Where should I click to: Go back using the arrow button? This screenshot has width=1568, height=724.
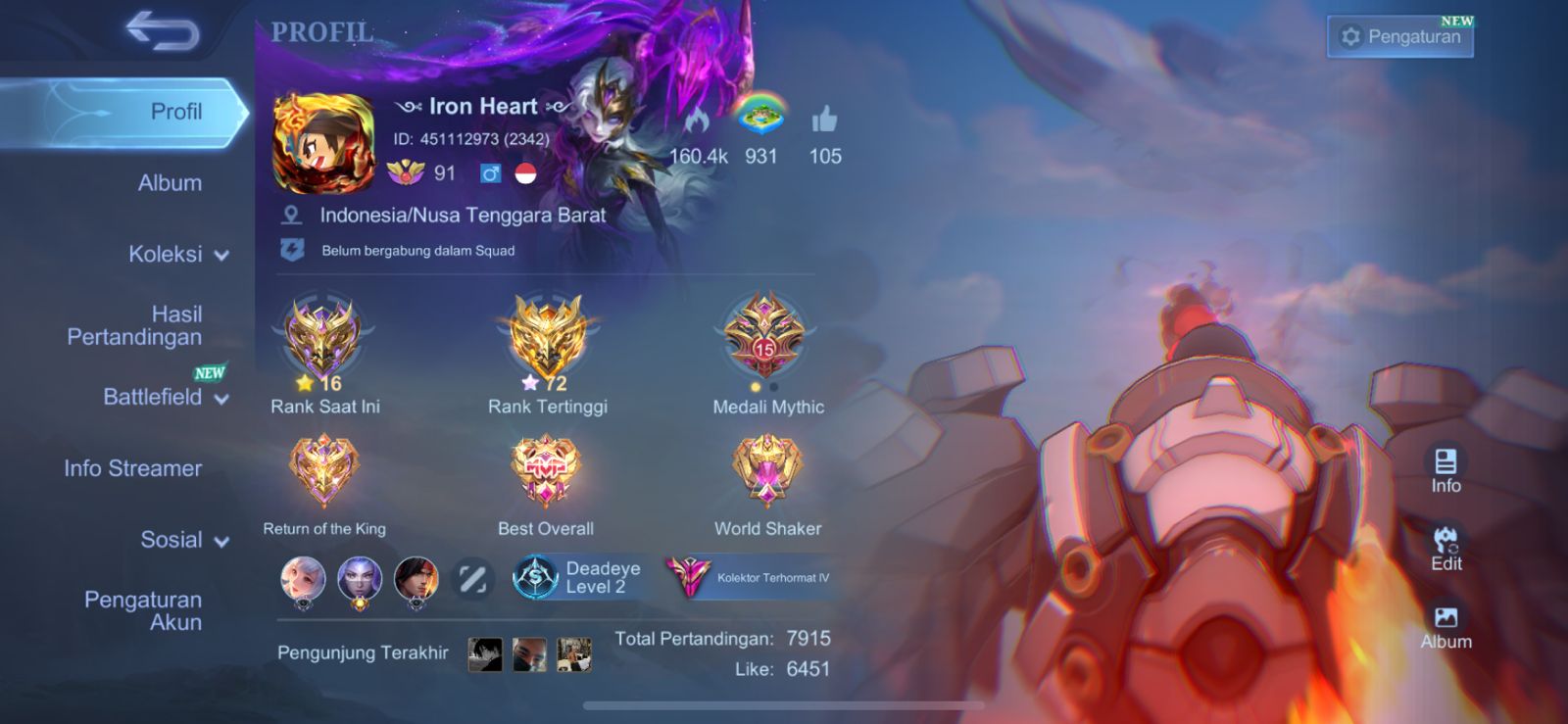coord(163,31)
